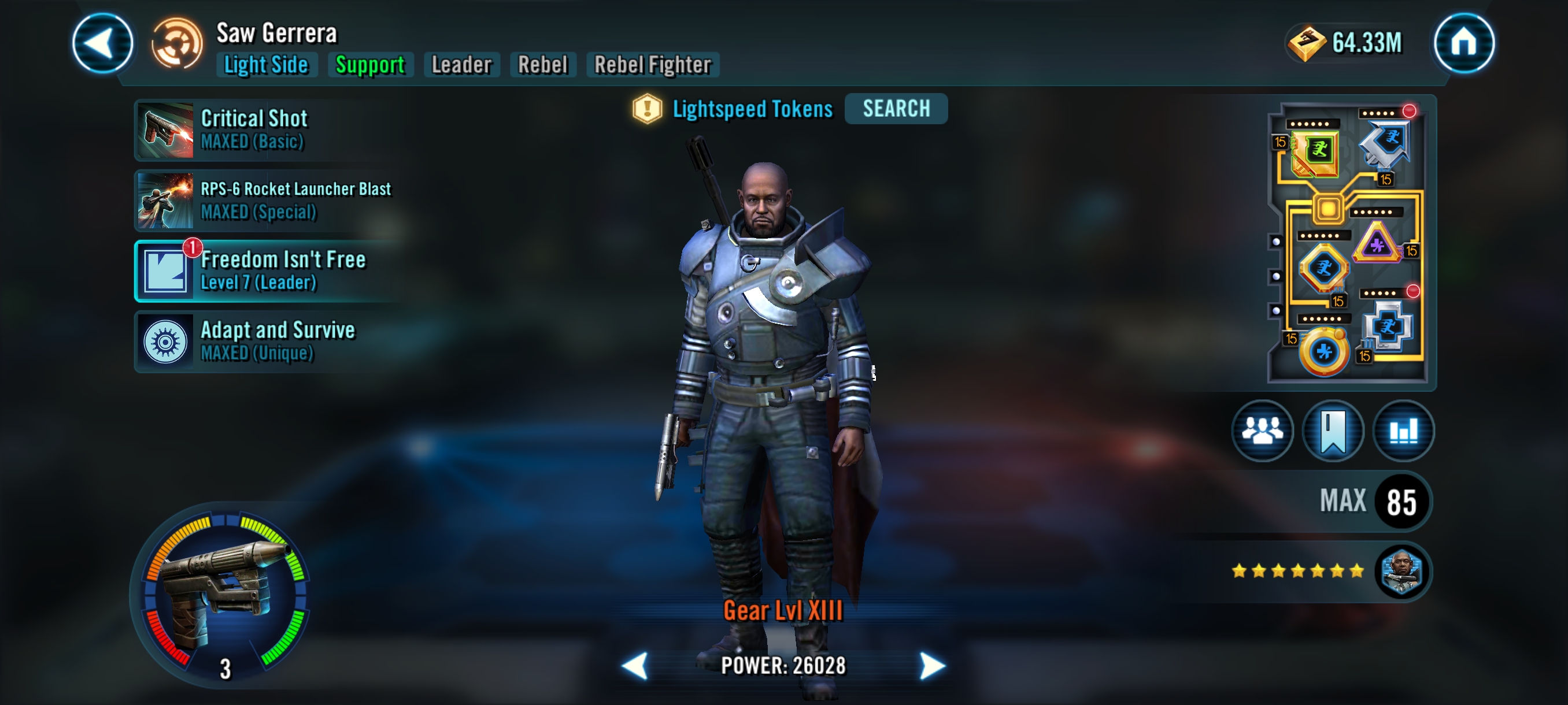This screenshot has height=705, width=1568.
Task: Click the Rebel Fighter tag
Action: click(x=652, y=65)
